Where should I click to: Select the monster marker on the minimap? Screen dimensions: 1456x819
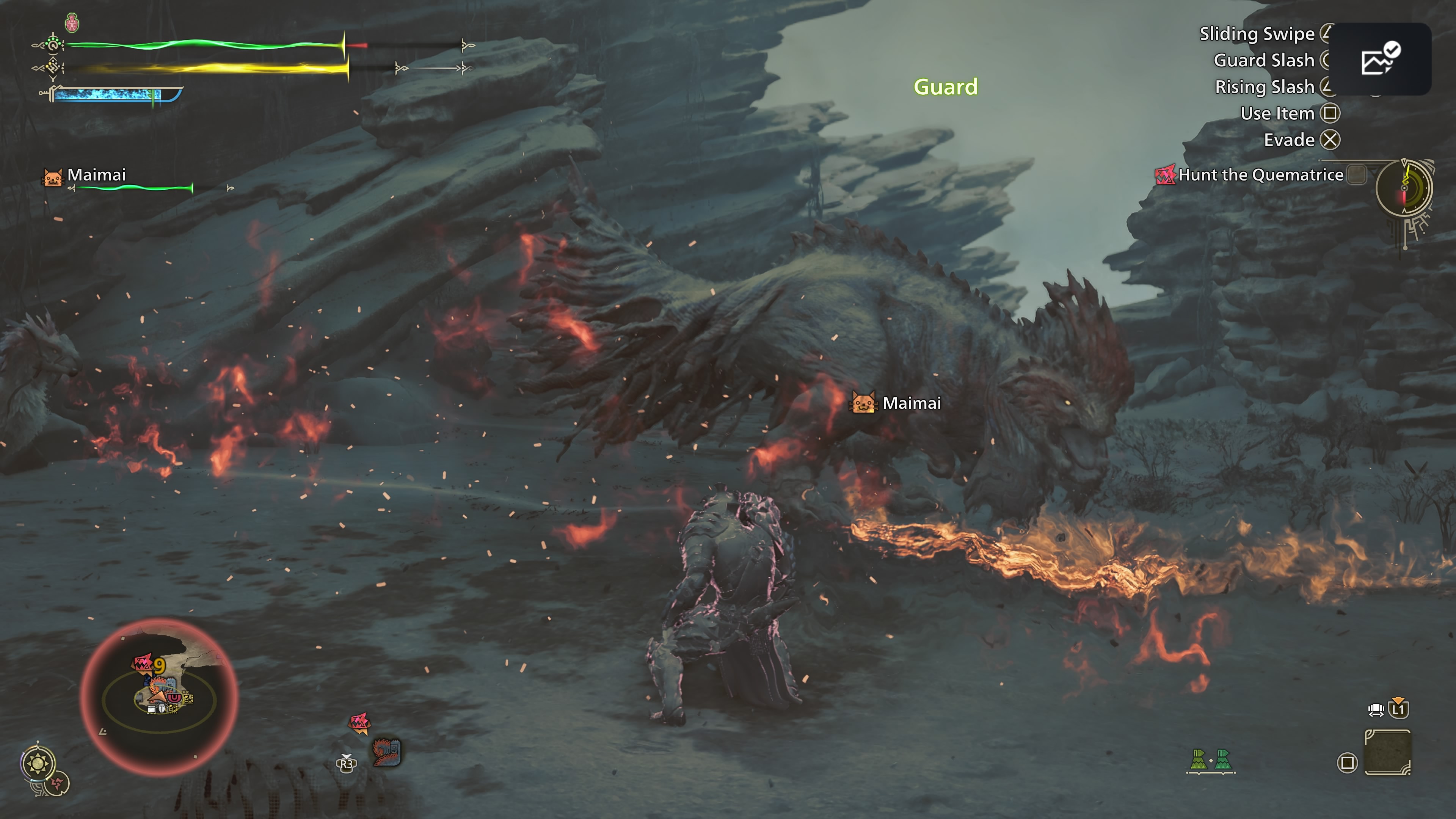coord(143,662)
